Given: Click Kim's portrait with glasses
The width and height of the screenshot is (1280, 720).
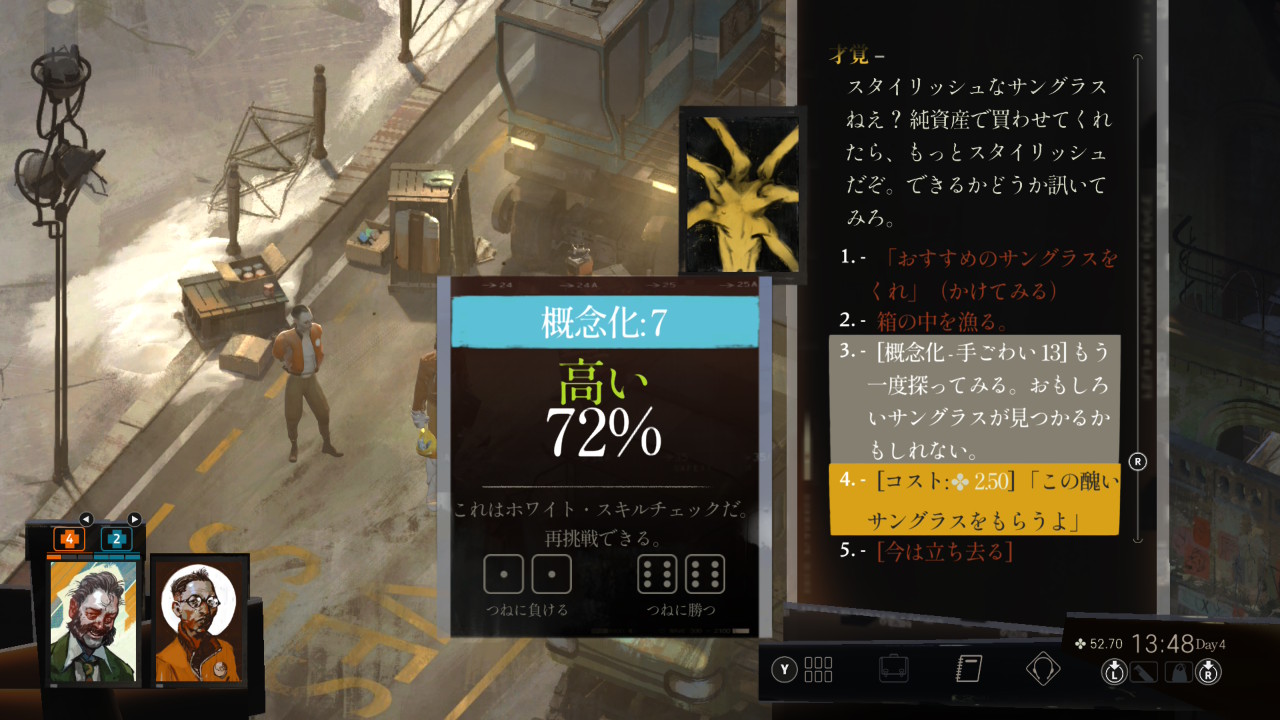Looking at the screenshot, I should click(x=200, y=621).
